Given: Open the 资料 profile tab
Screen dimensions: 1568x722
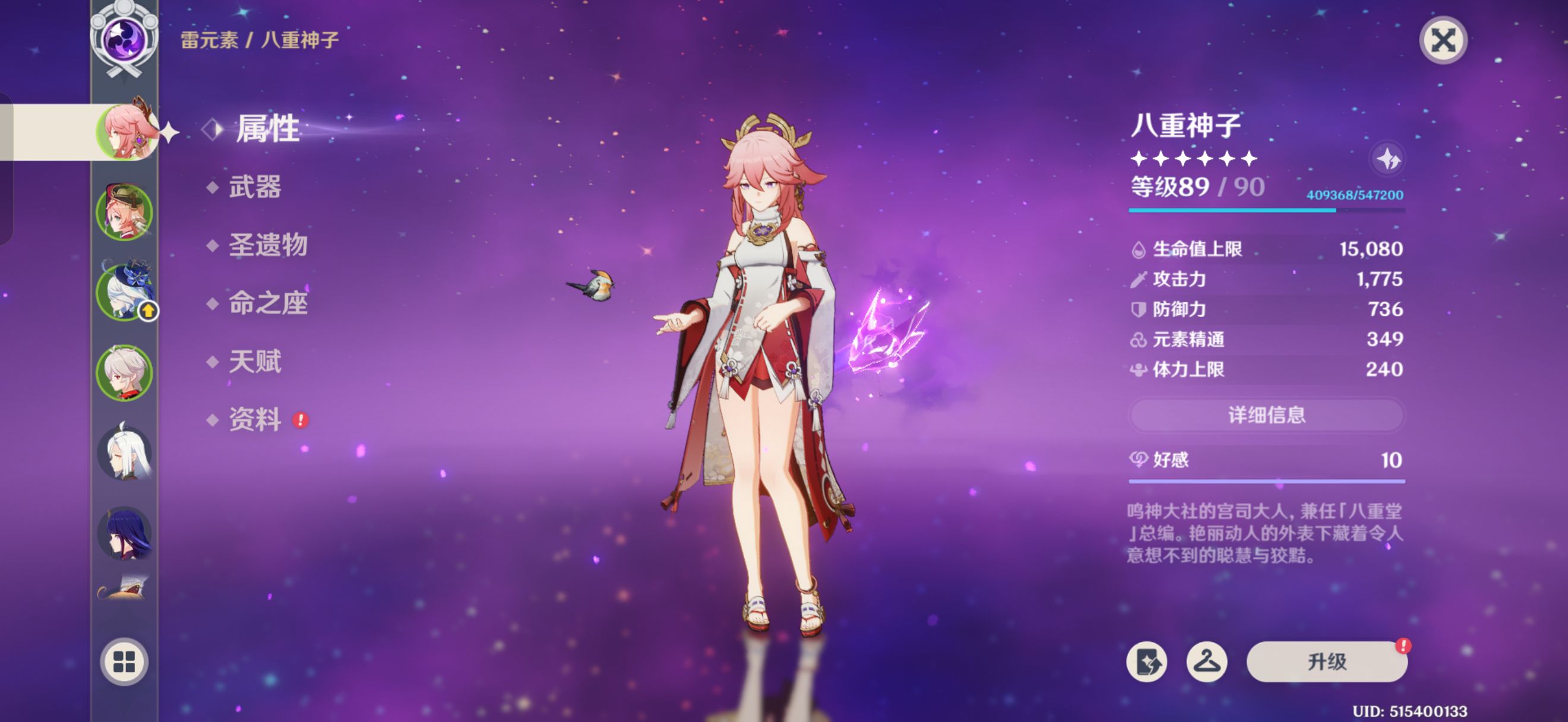Looking at the screenshot, I should (x=254, y=420).
